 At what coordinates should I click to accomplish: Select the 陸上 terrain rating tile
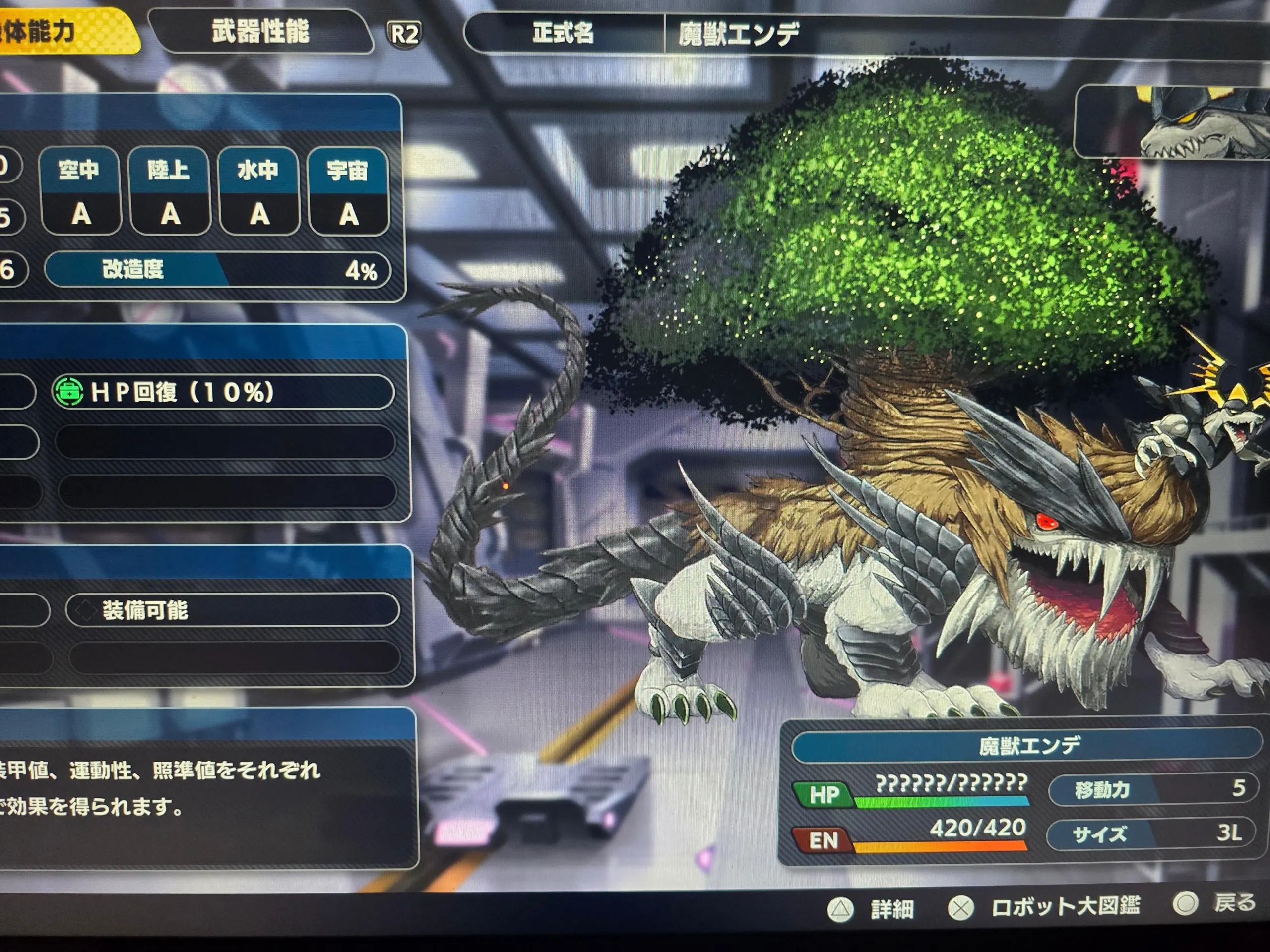click(x=169, y=191)
